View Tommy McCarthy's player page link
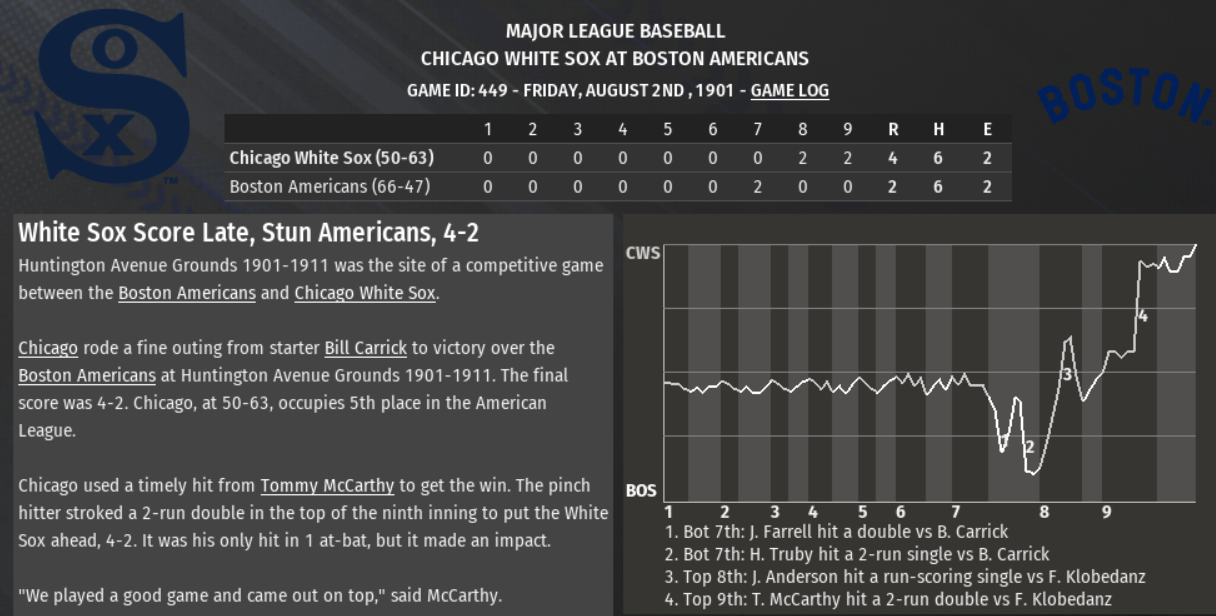 (x=327, y=486)
